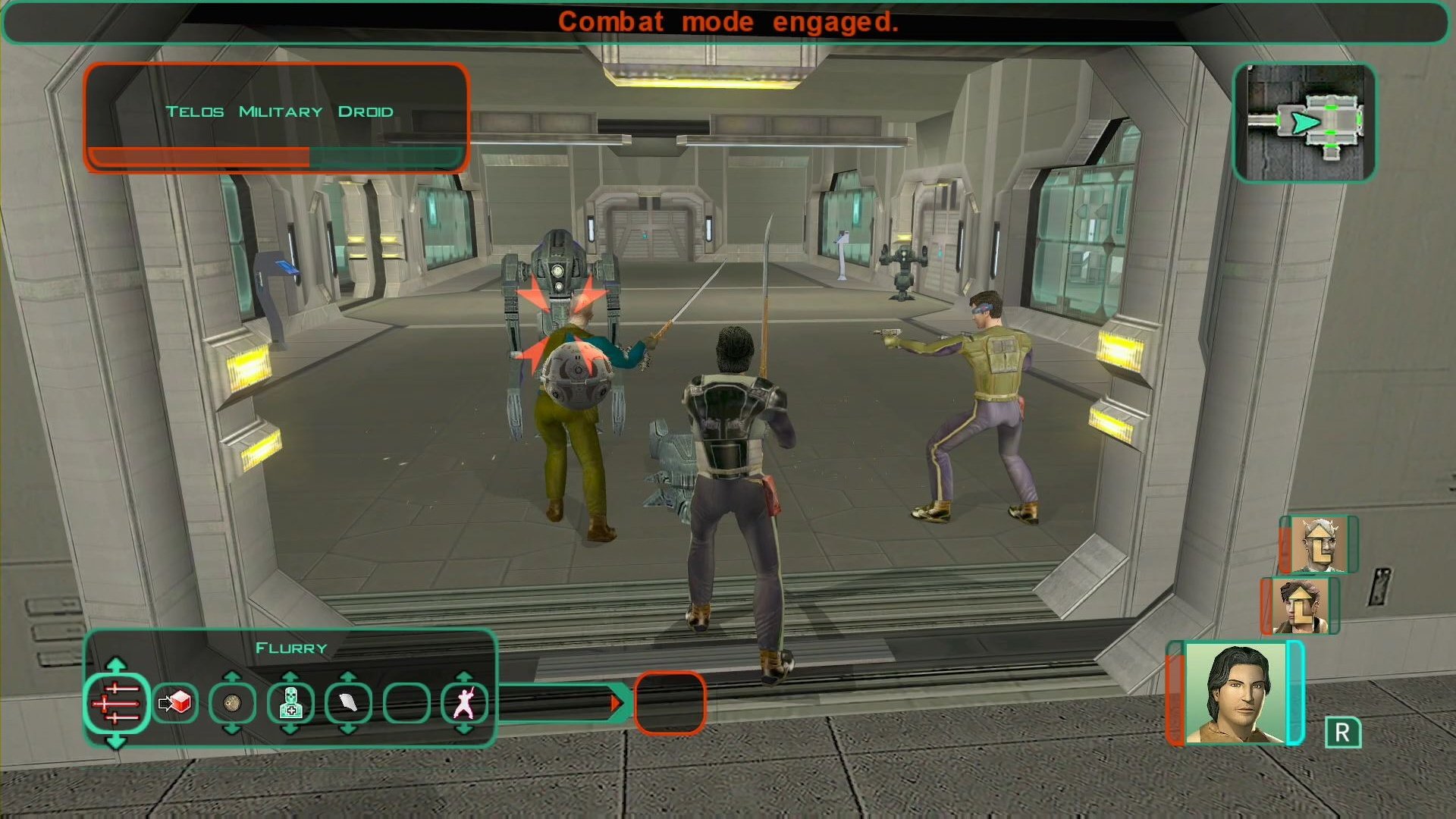Click the down arrow below Flurry icon
Viewport: 1456px width, 819px height.
tap(115, 741)
